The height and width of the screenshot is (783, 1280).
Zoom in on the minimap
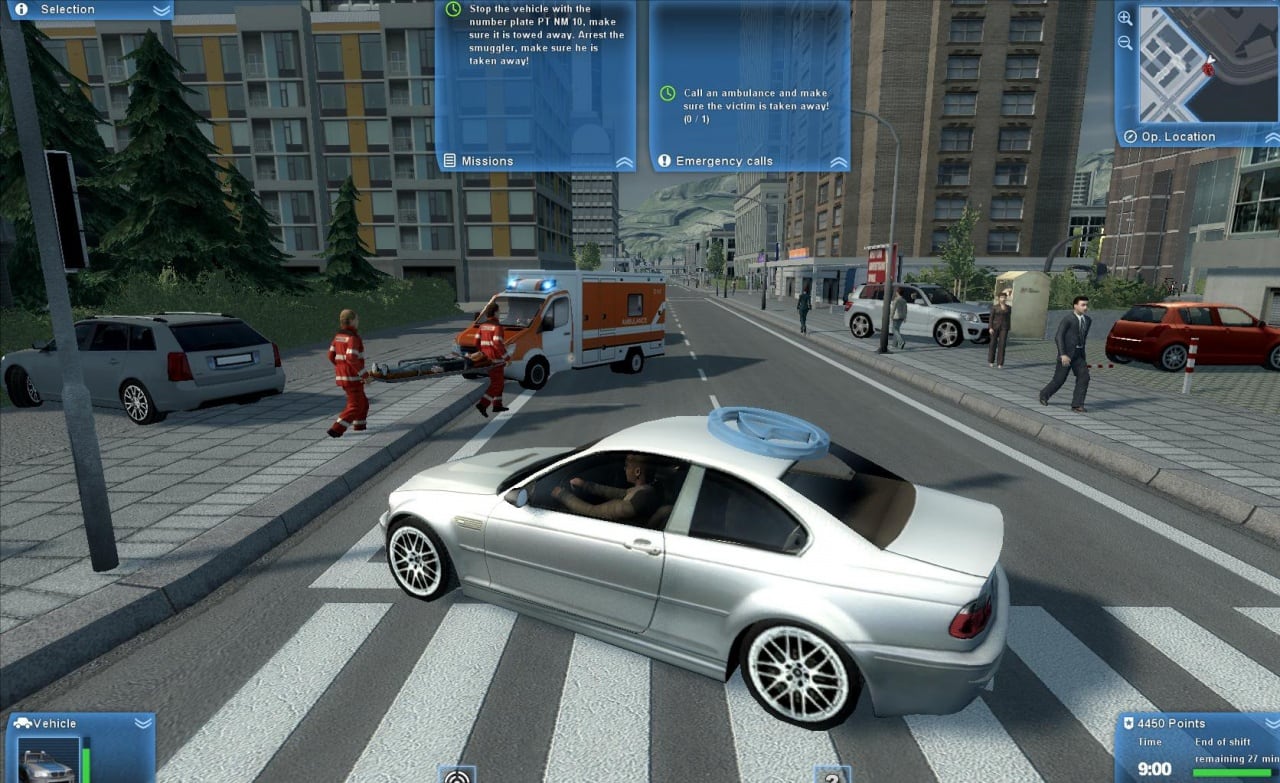coord(1125,18)
